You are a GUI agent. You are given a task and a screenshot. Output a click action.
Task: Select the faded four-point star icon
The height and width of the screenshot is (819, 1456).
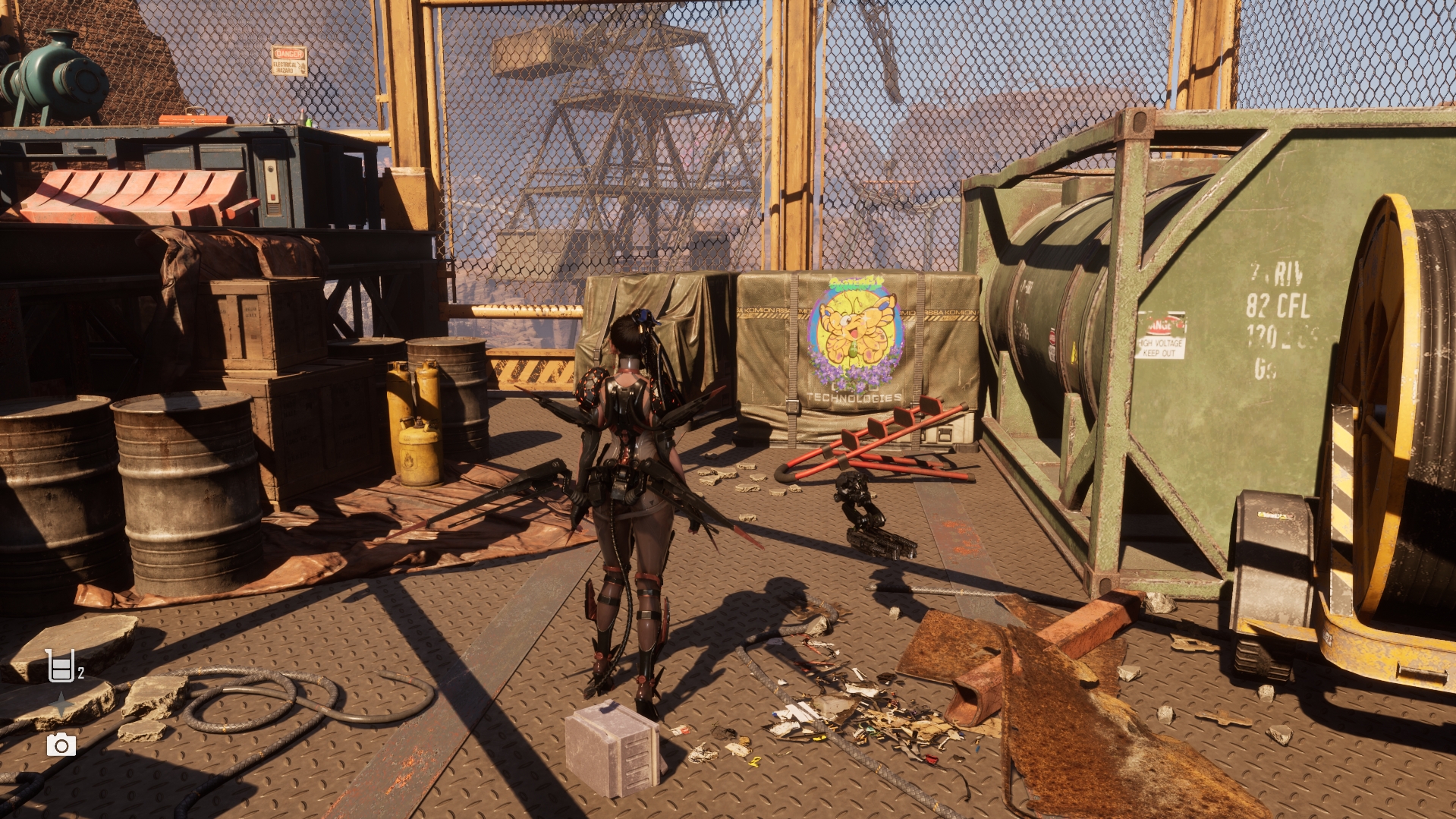pos(61,705)
